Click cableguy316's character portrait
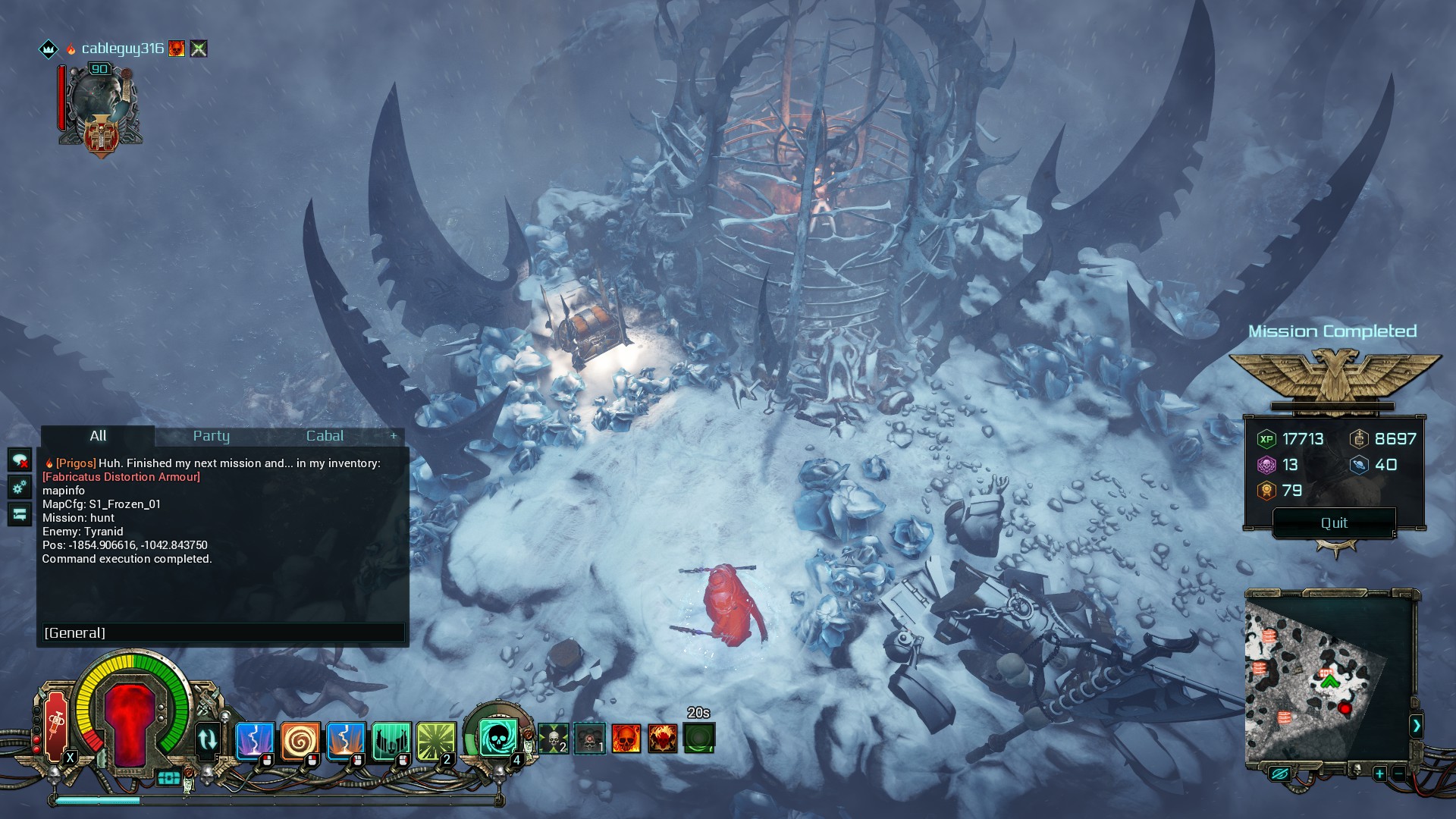The image size is (1456, 819). pyautogui.click(x=100, y=106)
